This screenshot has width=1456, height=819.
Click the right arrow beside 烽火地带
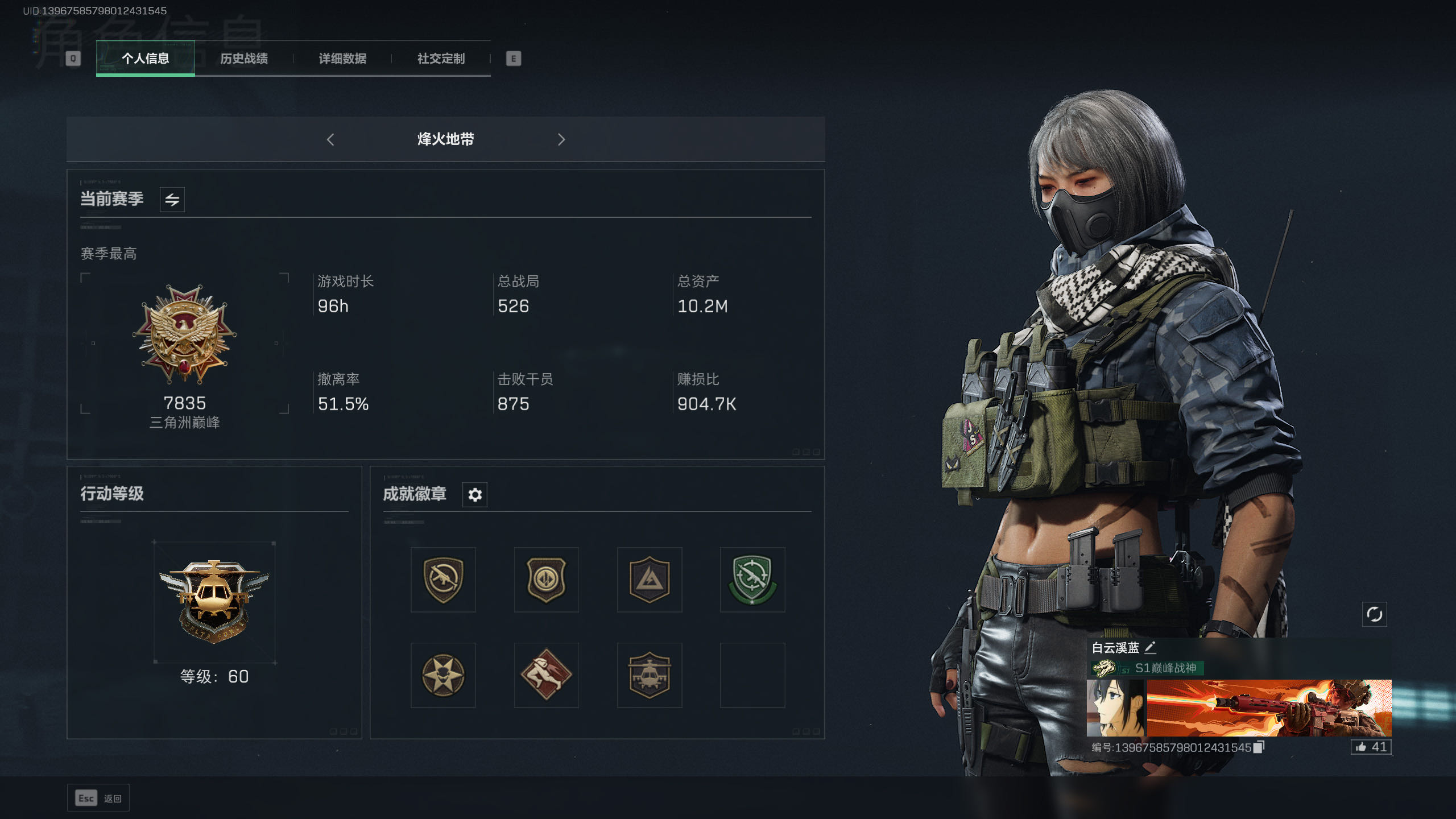[561, 139]
